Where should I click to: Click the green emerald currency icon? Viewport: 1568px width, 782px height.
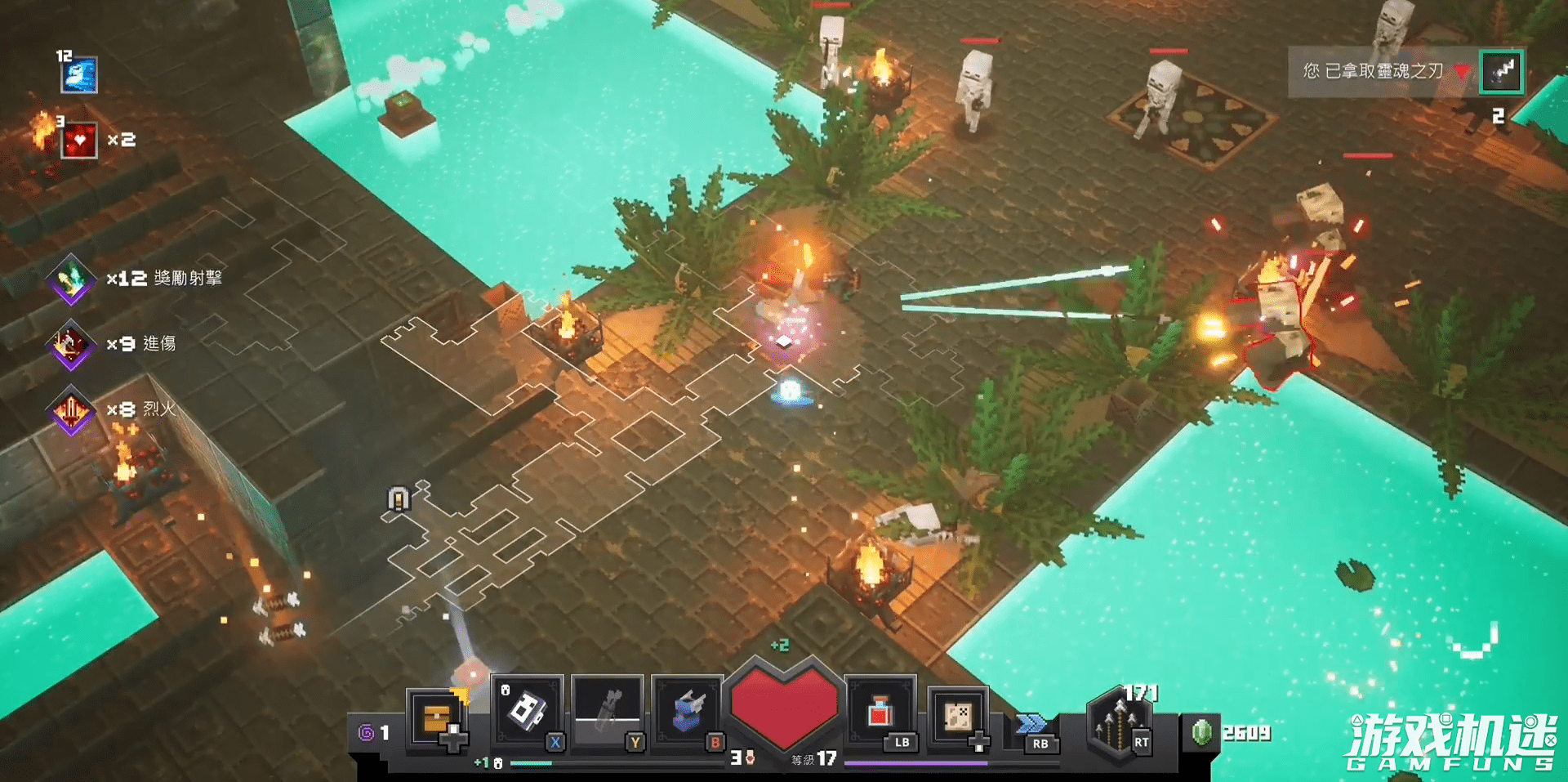pyautogui.click(x=1201, y=732)
